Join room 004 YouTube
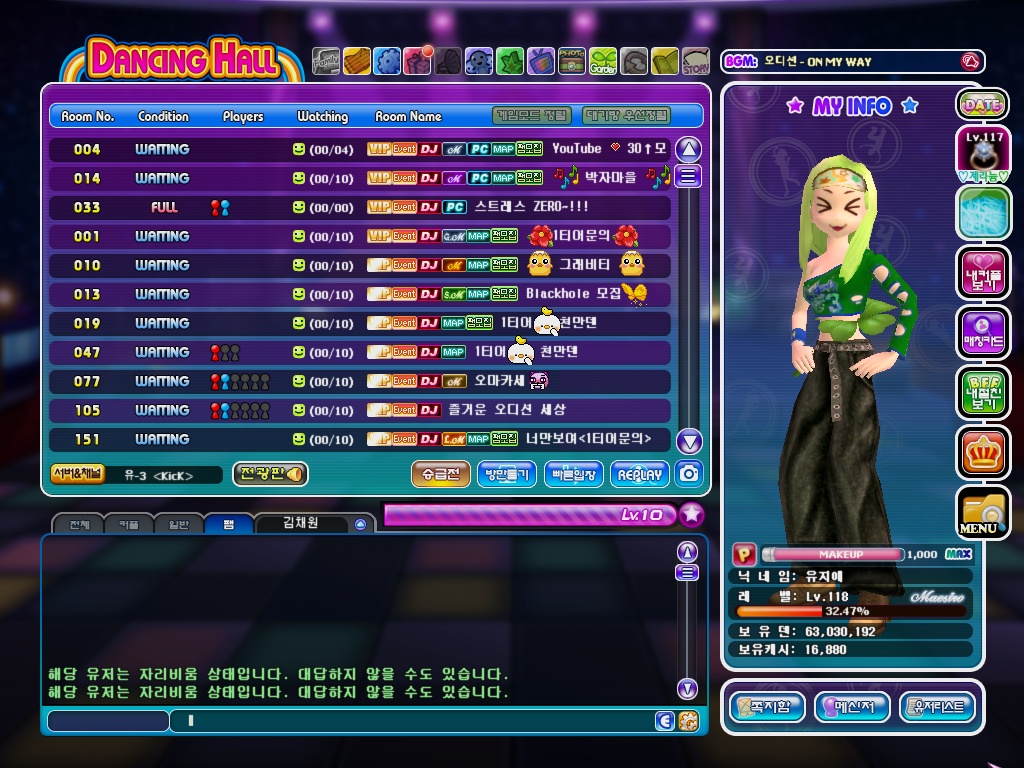The width and height of the screenshot is (1024, 768). click(x=360, y=149)
